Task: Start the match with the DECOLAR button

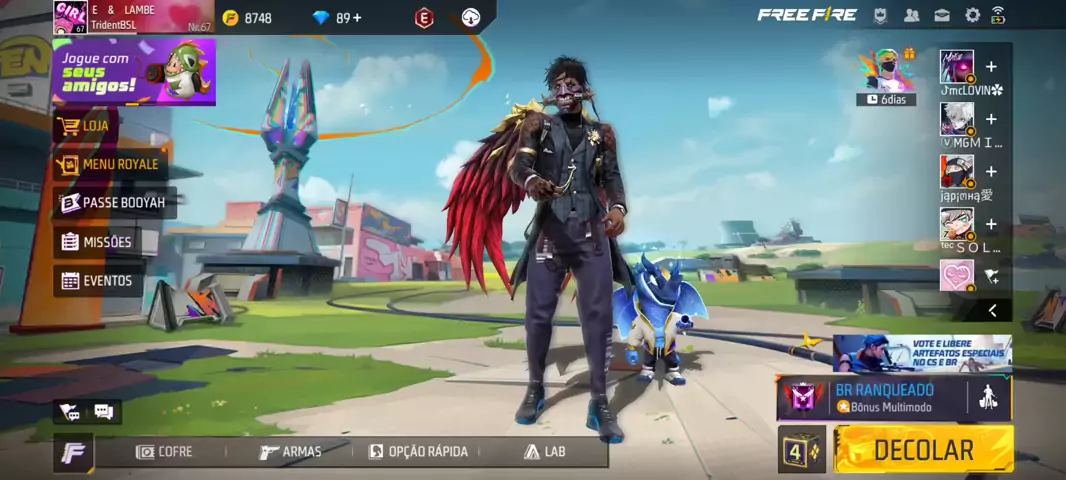Action: pyautogui.click(x=923, y=450)
